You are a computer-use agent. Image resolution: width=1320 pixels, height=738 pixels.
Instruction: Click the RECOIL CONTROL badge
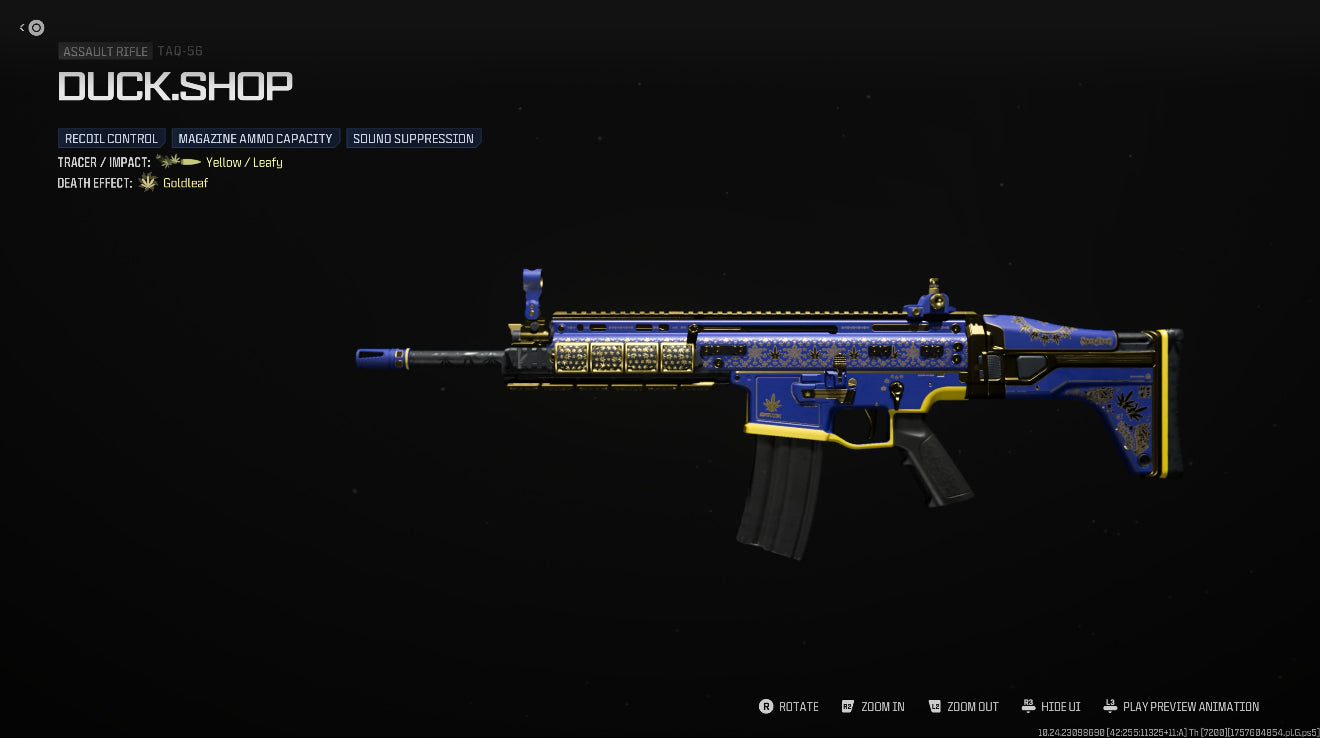coord(111,138)
